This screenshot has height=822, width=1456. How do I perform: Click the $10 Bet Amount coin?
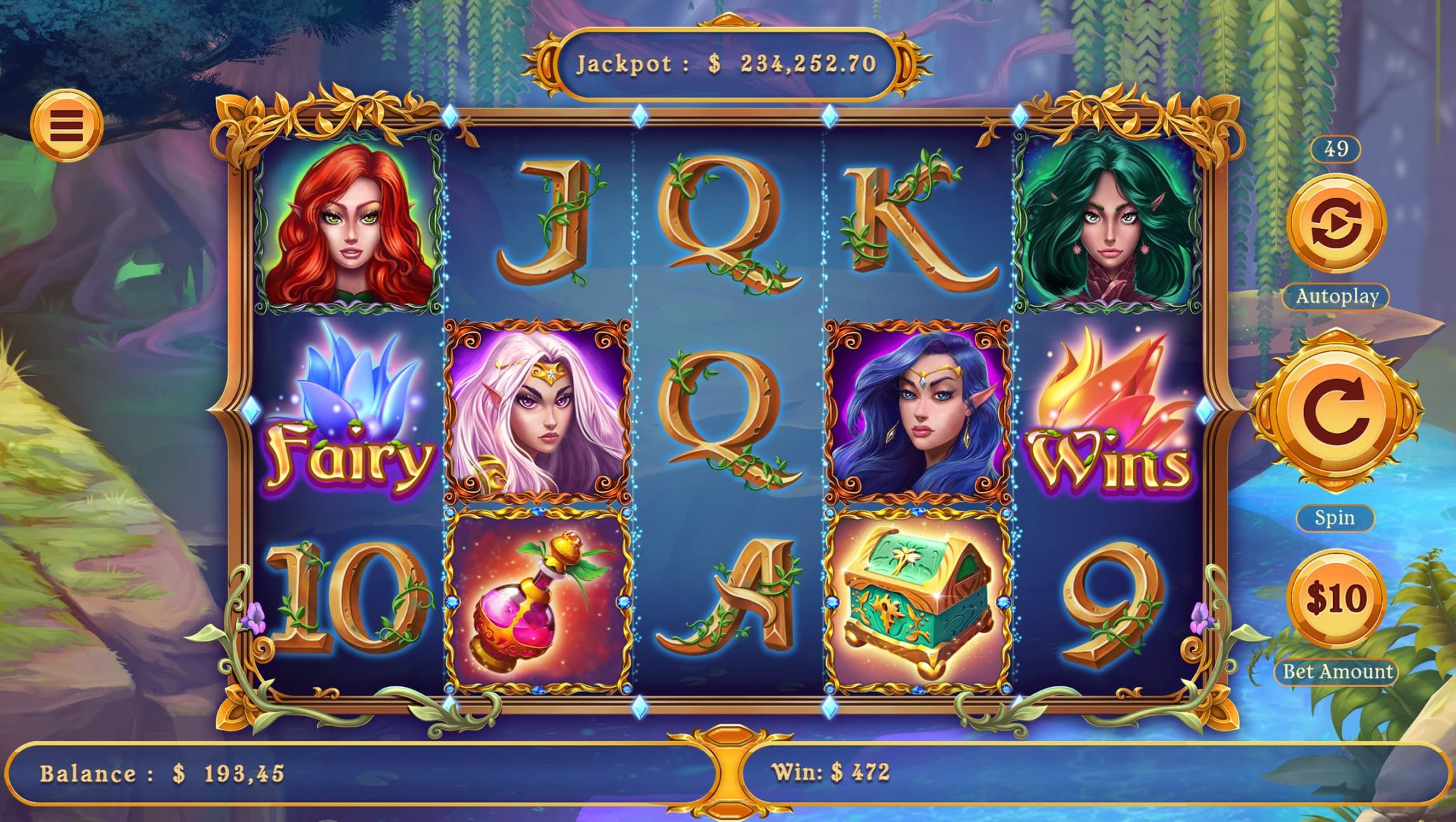[x=1337, y=594]
